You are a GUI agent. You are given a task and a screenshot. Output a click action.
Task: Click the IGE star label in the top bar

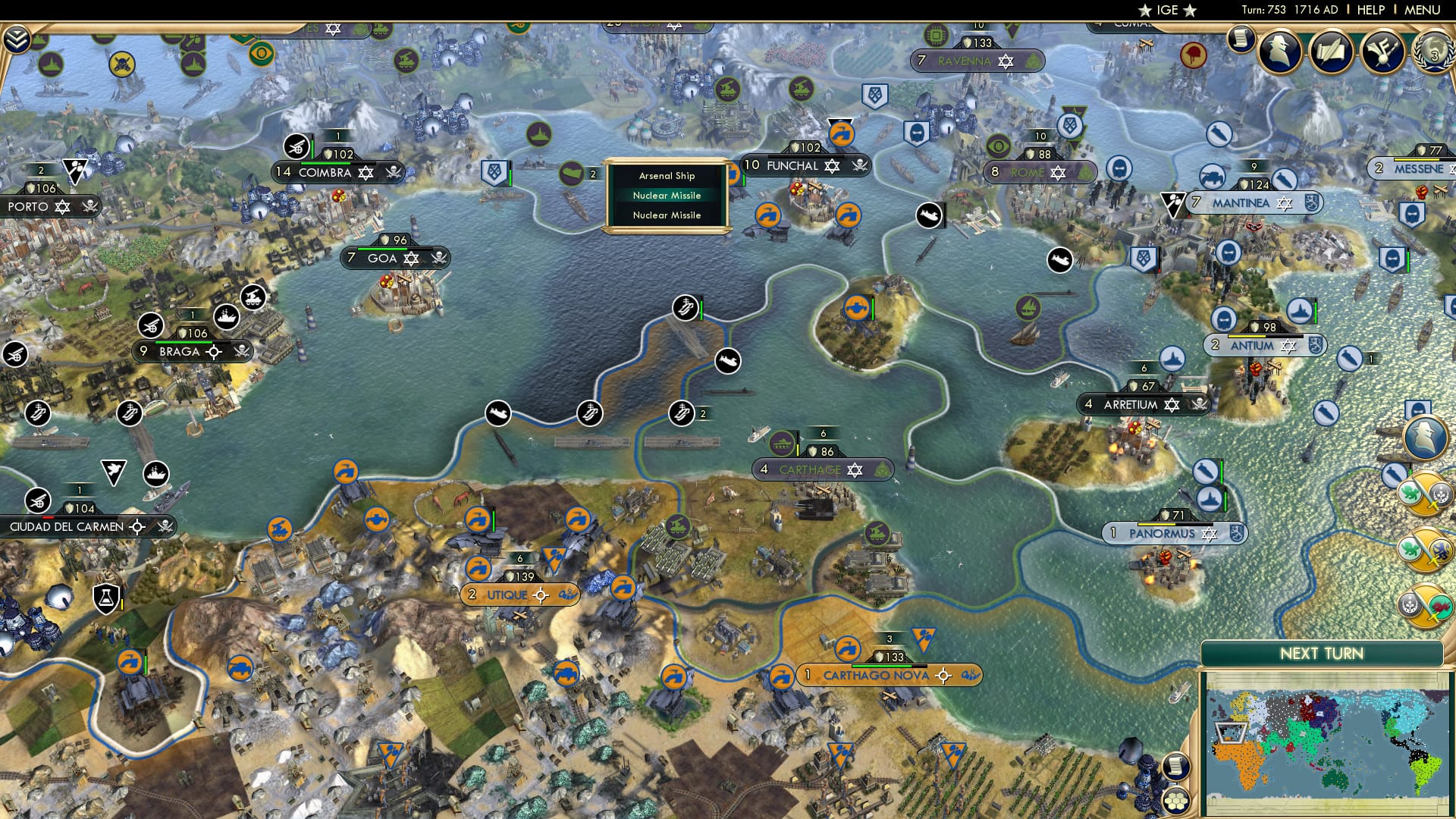point(1166,11)
